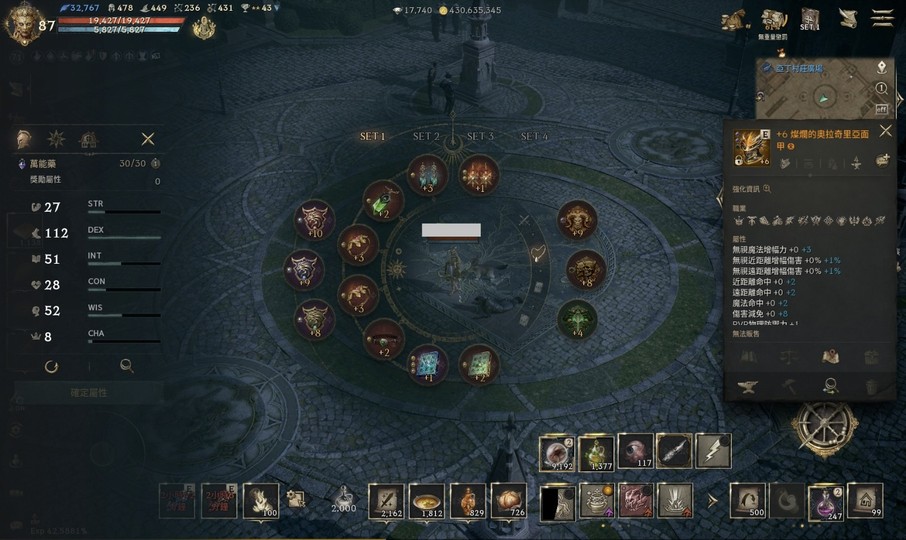
Task: Open the main hamburger menu
Action: [882, 18]
